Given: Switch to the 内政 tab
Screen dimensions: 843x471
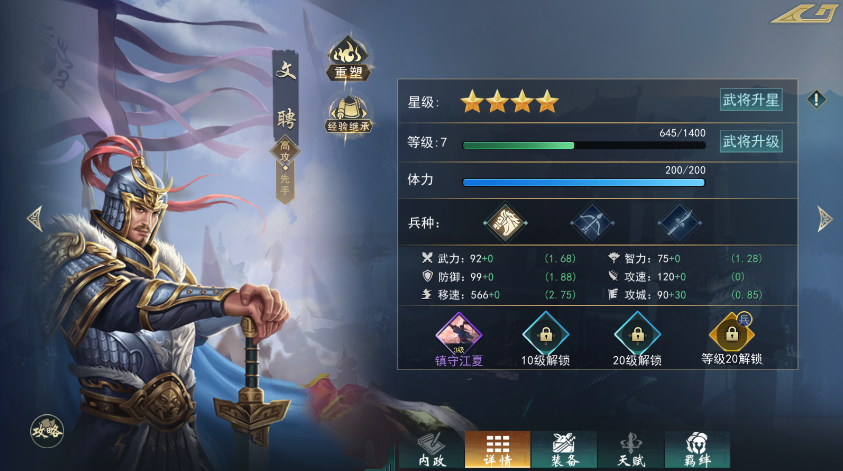Looking at the screenshot, I should [x=431, y=450].
